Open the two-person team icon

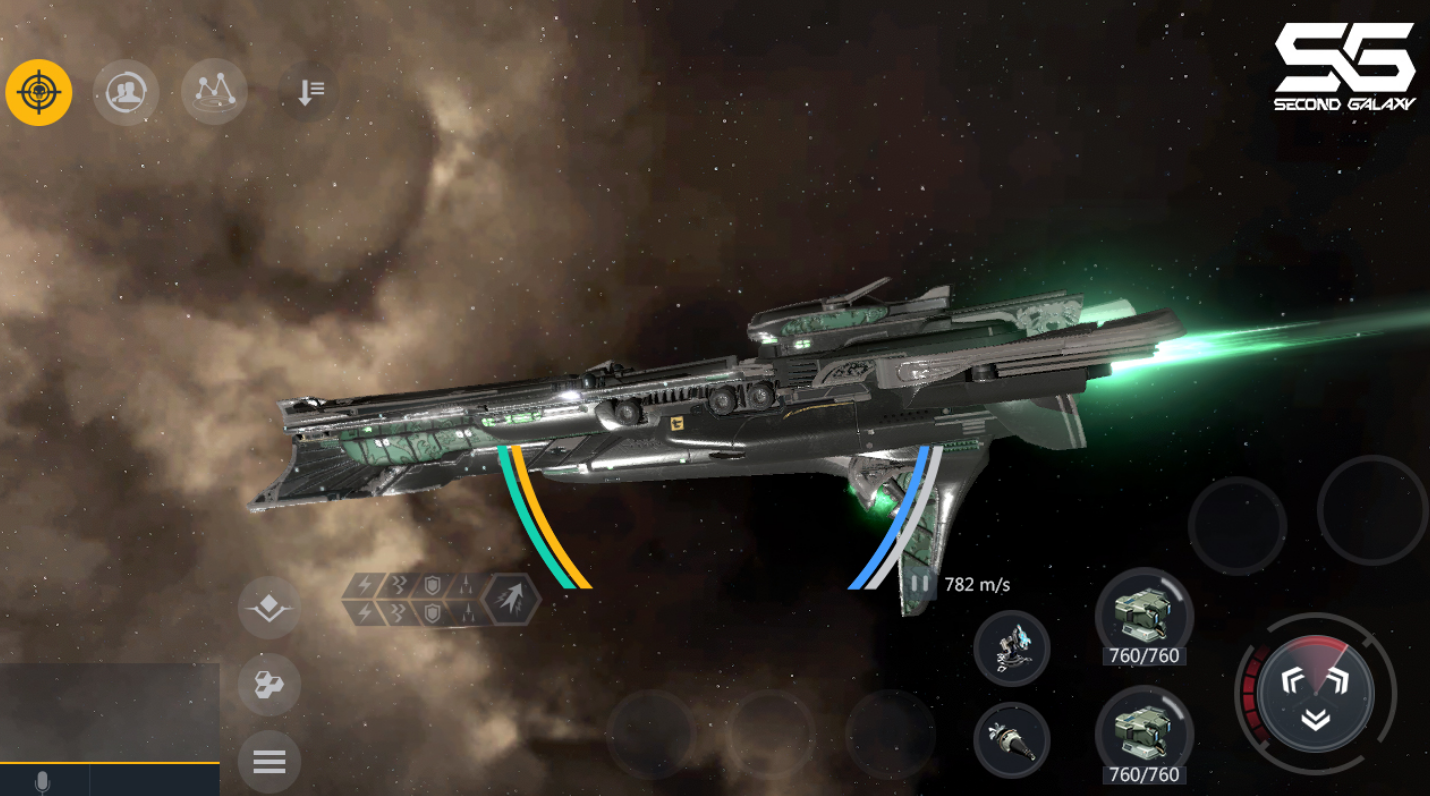[126, 93]
